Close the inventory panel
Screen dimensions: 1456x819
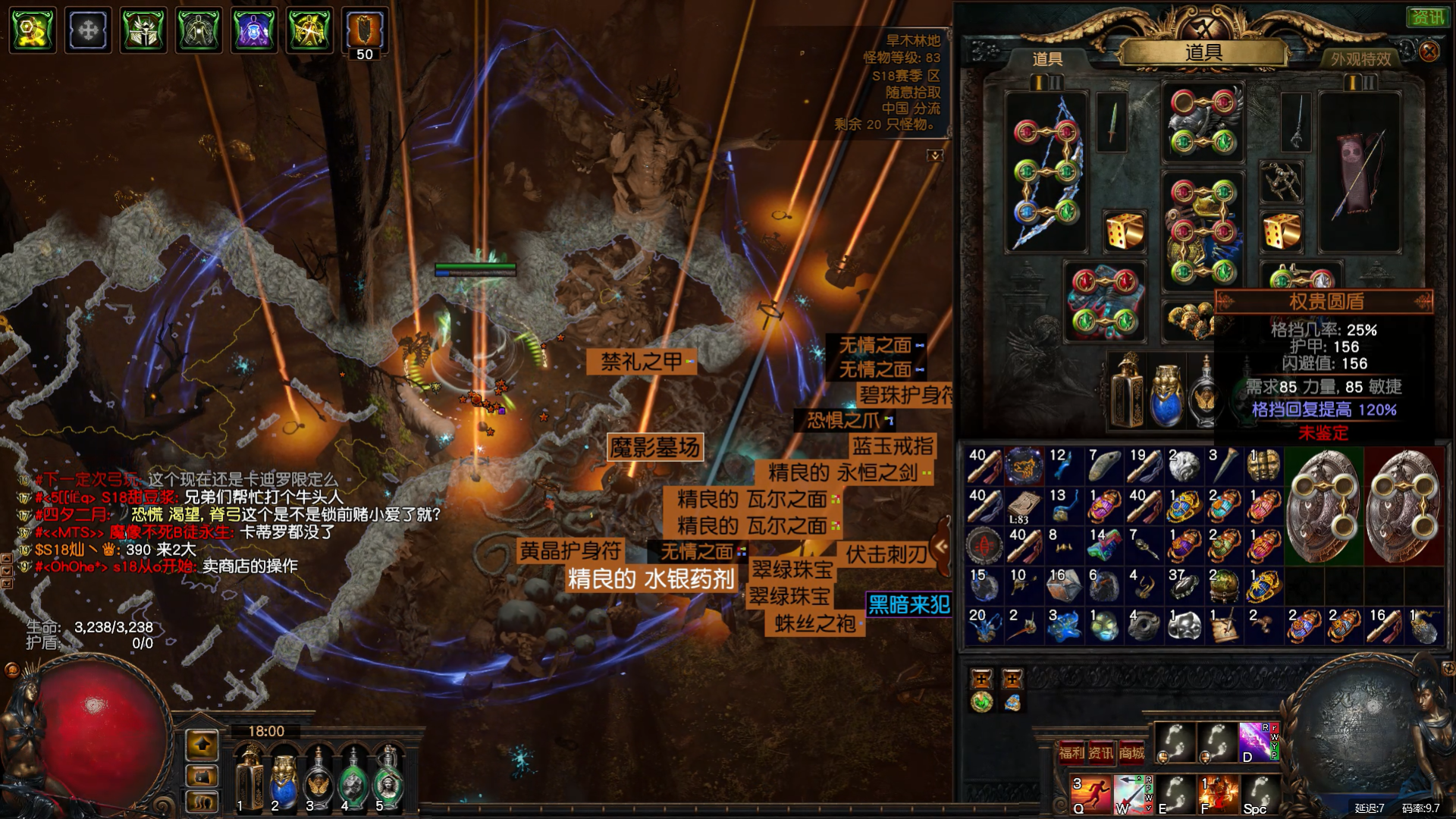[1429, 52]
